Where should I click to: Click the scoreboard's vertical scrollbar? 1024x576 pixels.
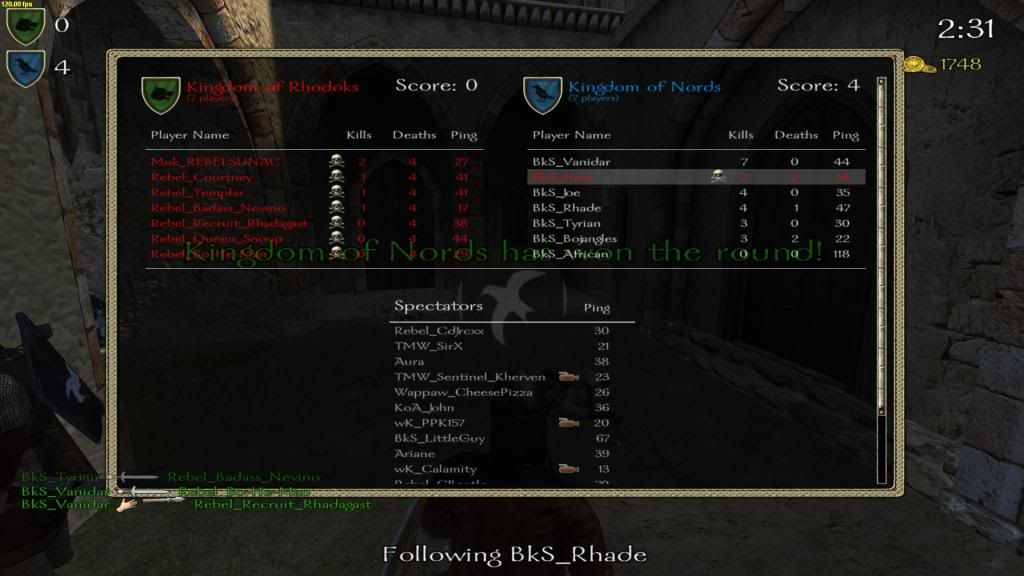pos(881,280)
